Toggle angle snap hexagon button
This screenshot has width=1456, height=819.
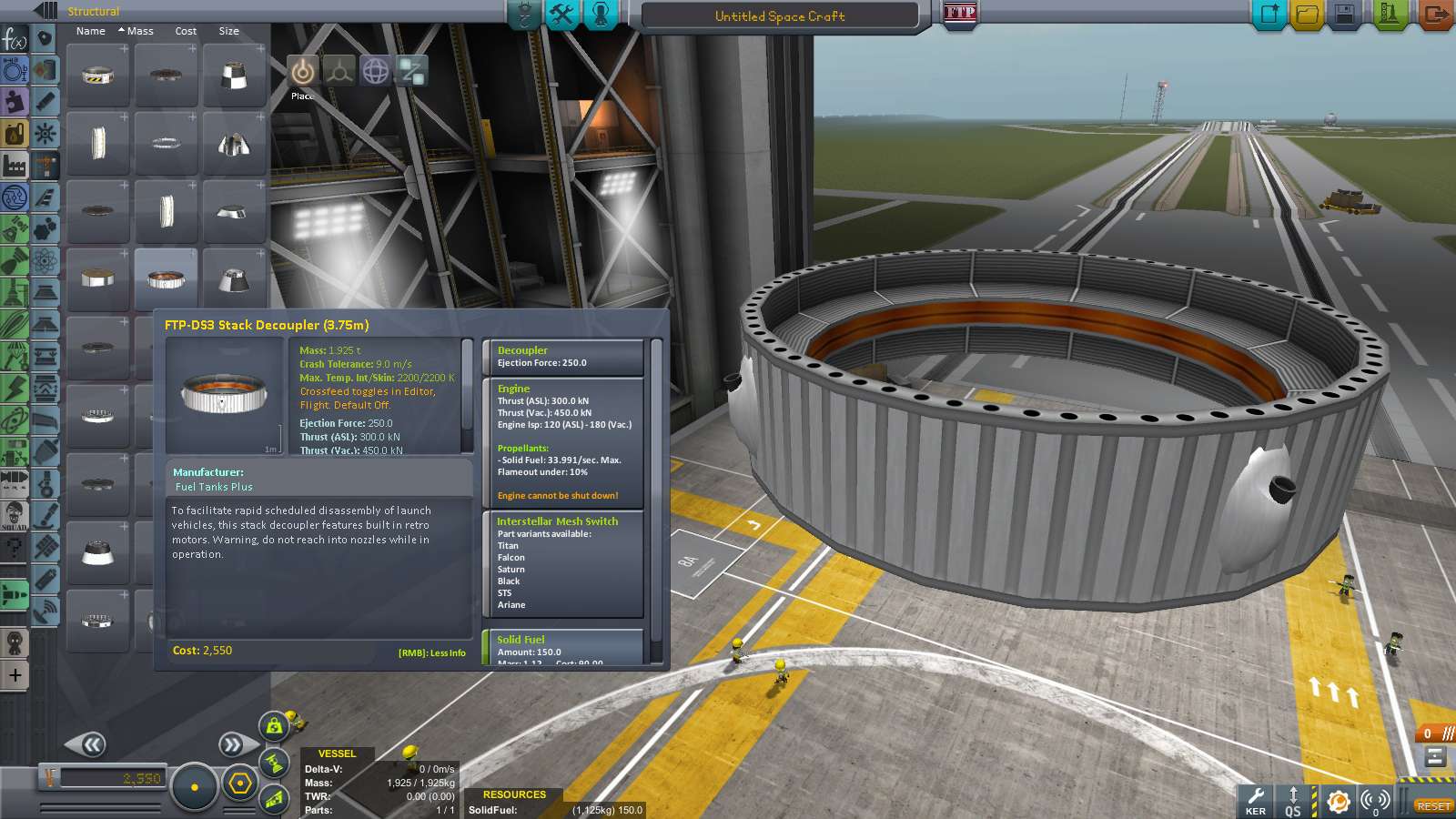pos(238,783)
